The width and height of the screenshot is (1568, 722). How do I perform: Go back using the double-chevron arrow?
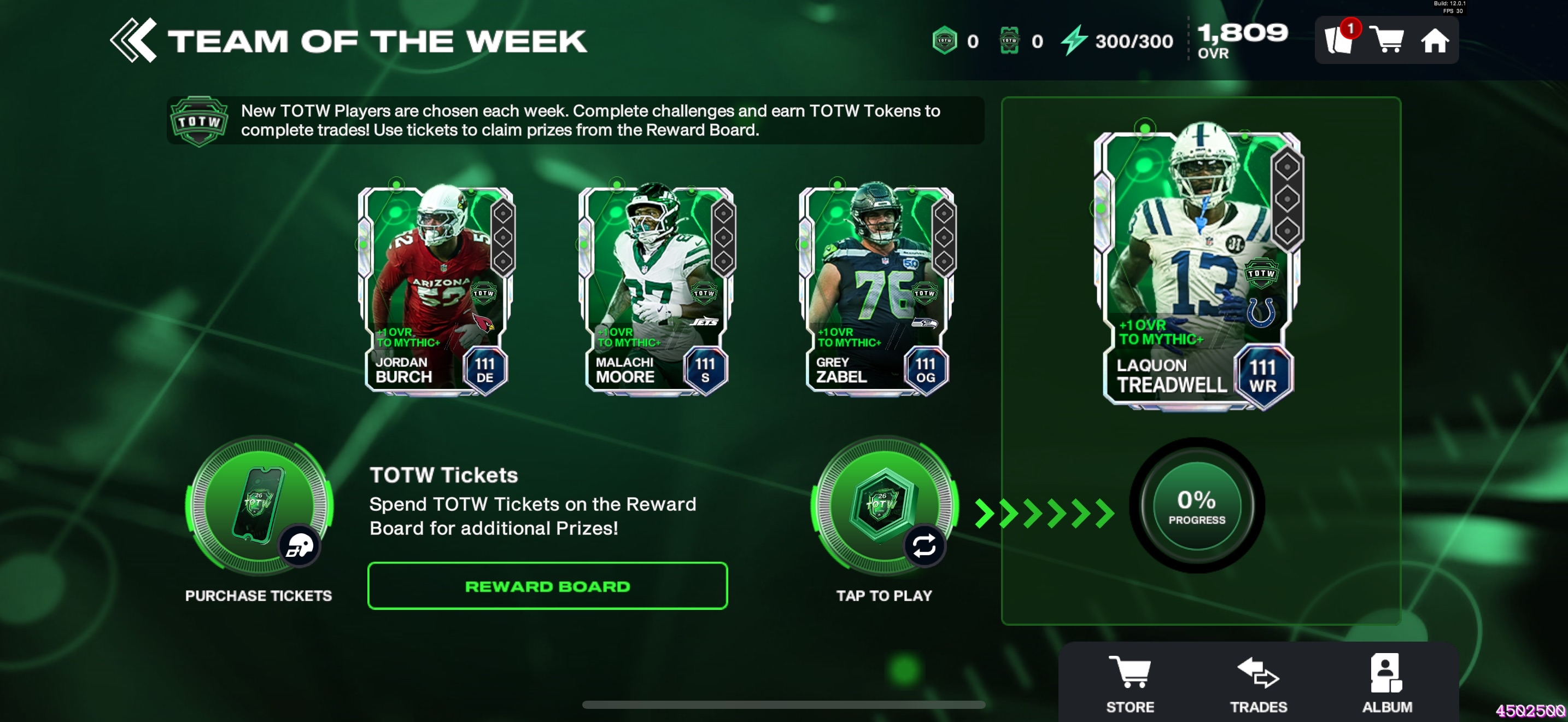pos(133,41)
